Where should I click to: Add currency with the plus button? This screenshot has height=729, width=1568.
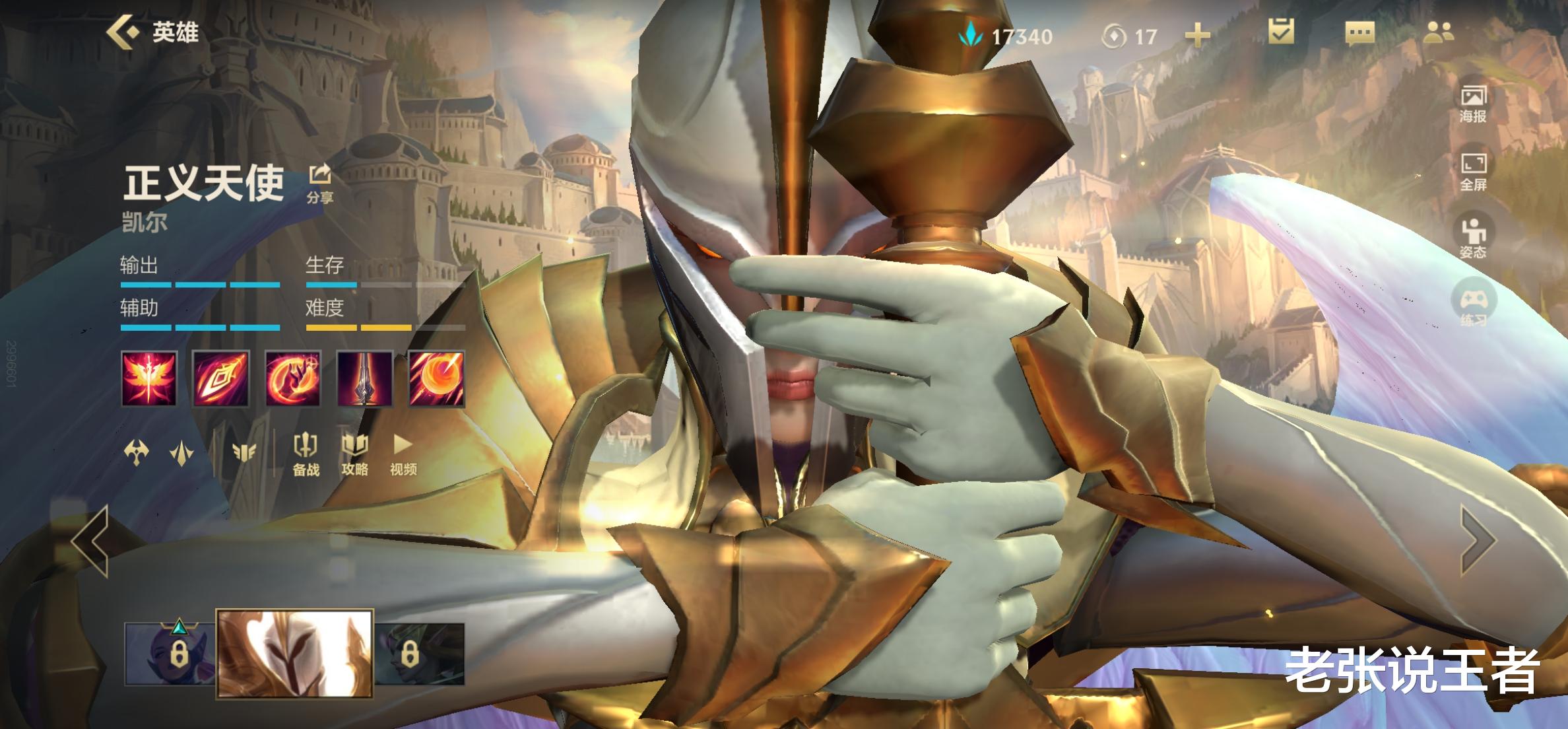point(1197,36)
